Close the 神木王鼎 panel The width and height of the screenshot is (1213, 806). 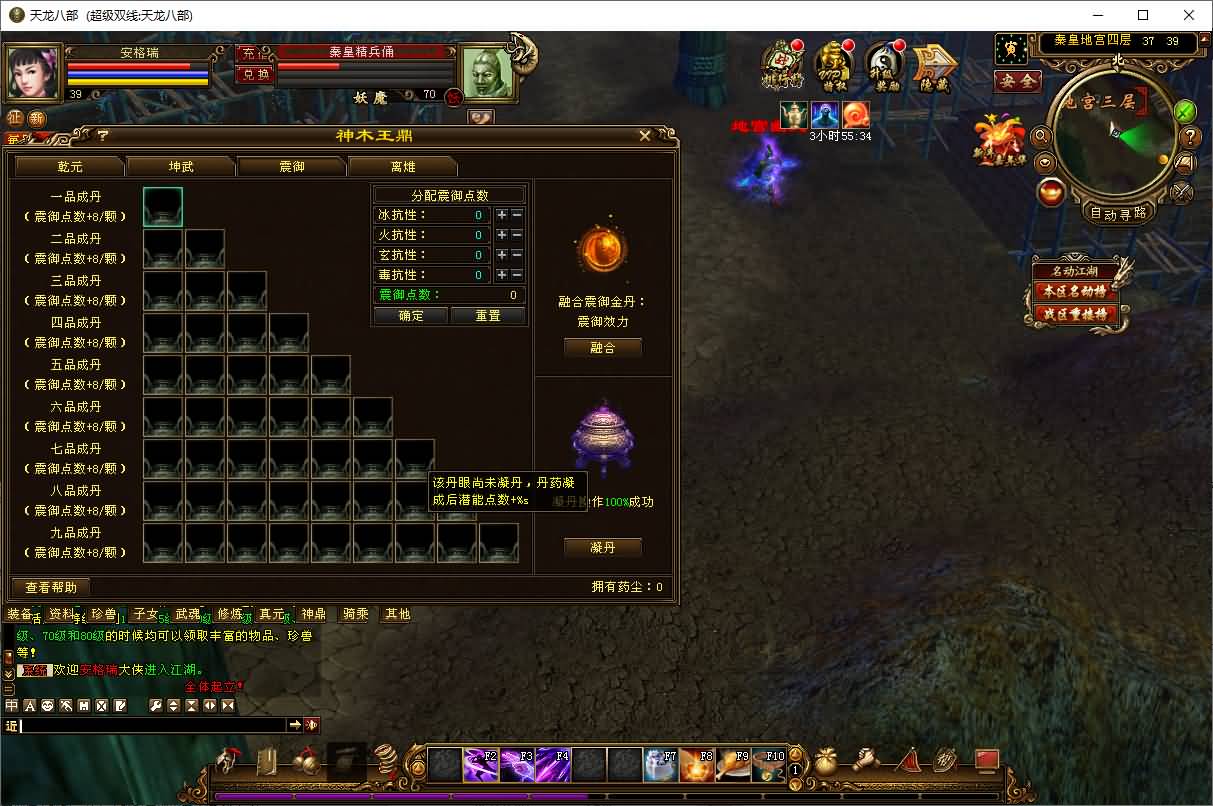(645, 135)
